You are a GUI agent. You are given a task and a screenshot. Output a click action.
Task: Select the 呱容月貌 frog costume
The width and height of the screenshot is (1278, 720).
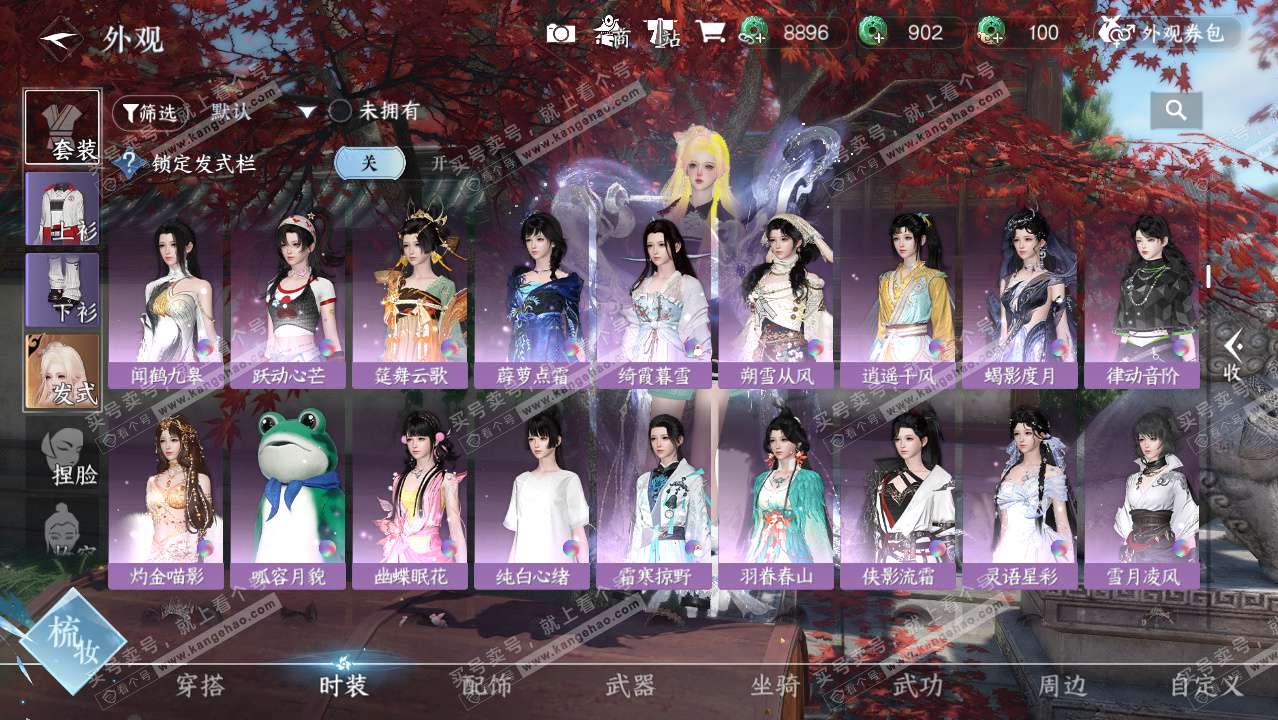click(x=288, y=497)
